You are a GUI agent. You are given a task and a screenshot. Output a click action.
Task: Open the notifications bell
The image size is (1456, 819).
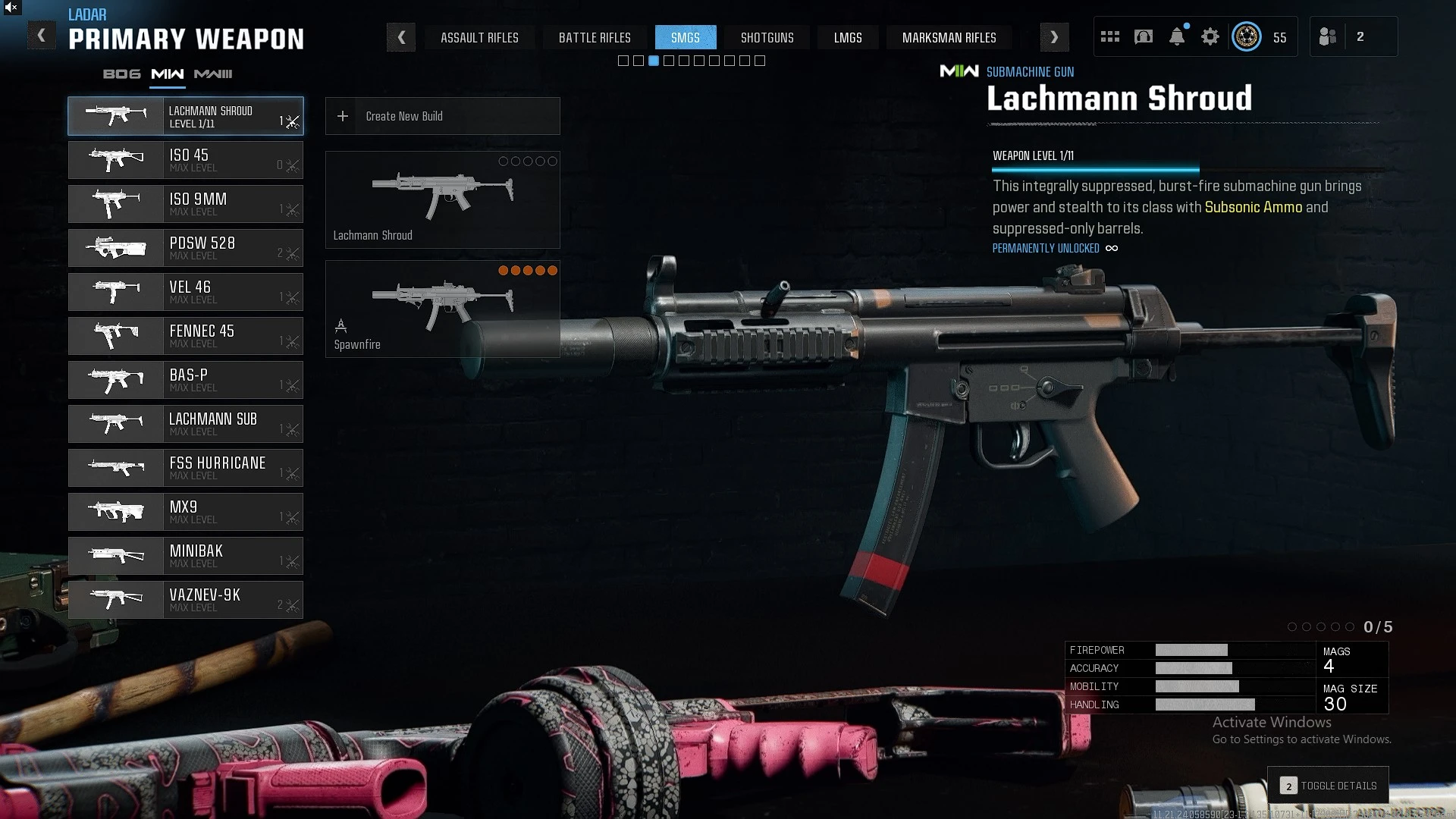tap(1177, 36)
